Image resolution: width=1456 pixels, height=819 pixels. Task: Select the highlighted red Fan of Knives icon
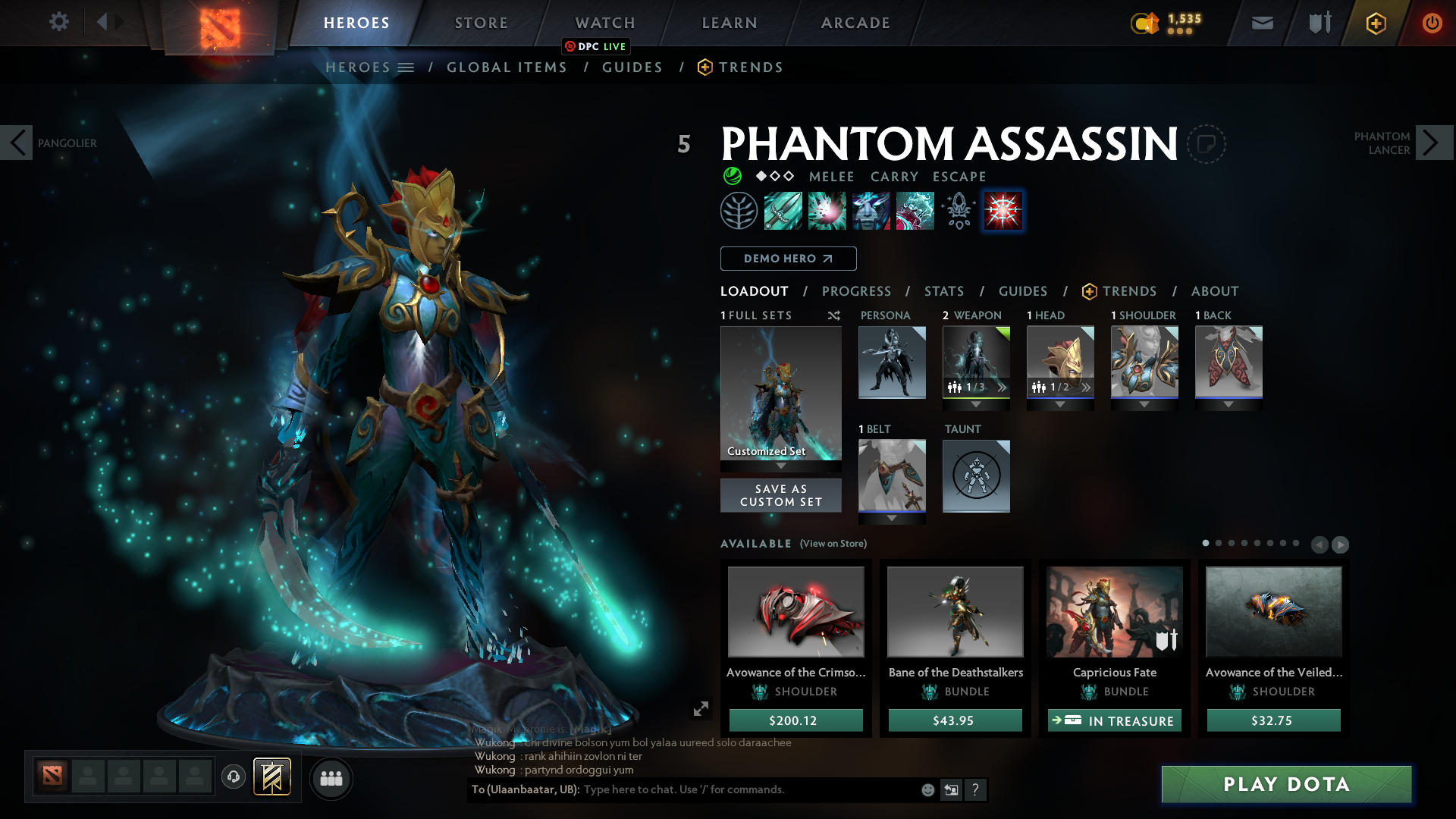click(x=1003, y=211)
